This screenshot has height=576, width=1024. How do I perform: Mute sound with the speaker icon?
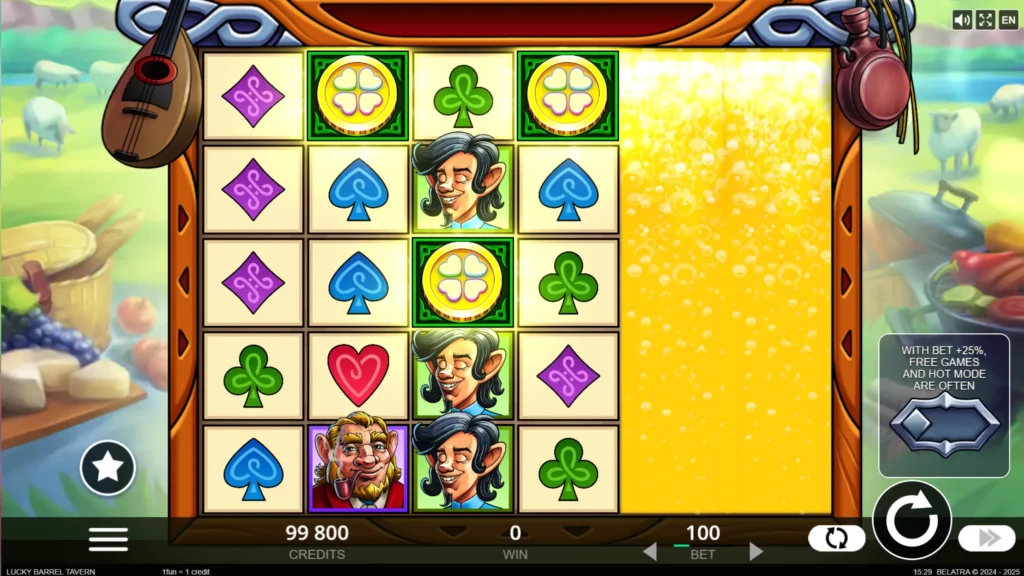(x=962, y=20)
